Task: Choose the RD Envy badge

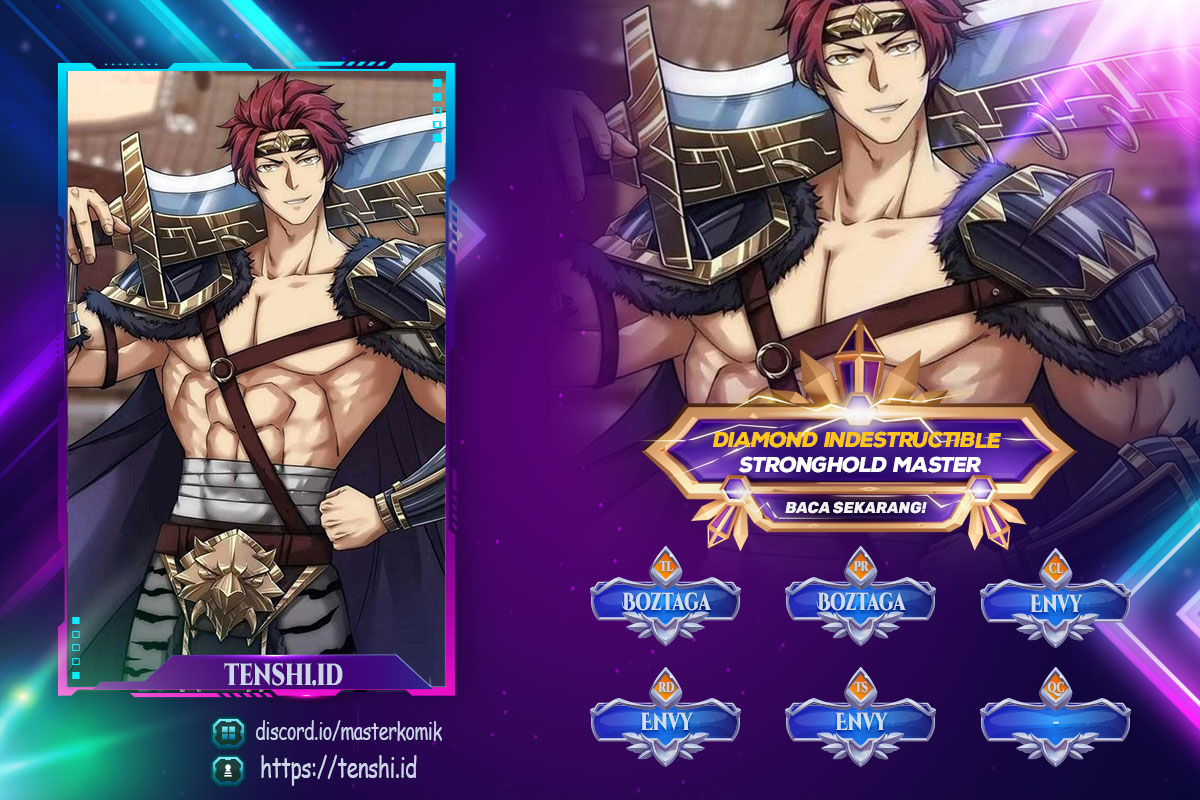Action: [x=665, y=720]
